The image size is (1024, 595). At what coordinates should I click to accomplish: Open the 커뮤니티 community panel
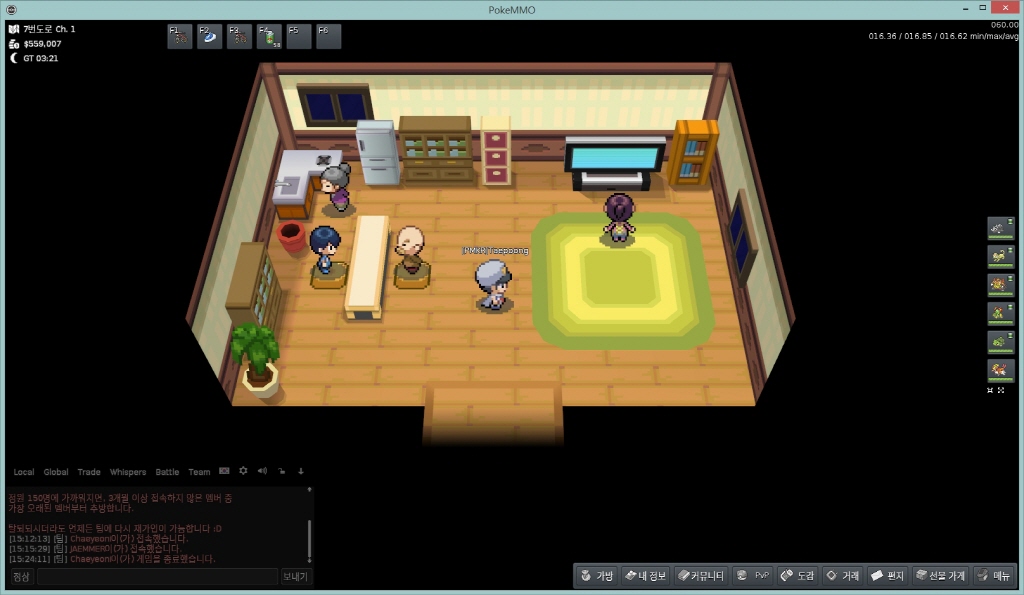coord(700,576)
